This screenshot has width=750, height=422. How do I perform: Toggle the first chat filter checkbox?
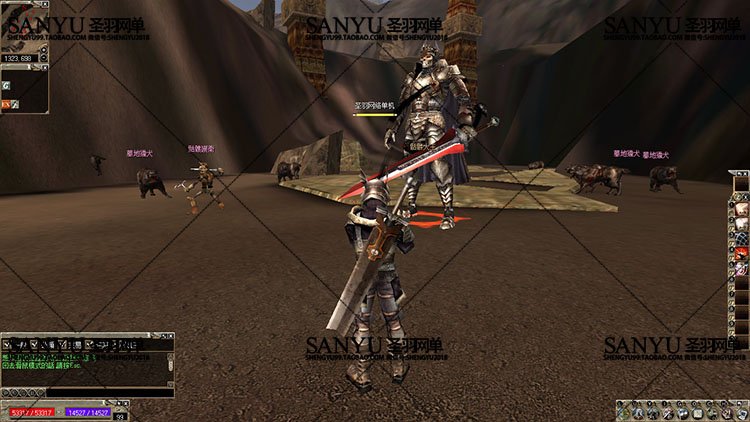(7, 344)
